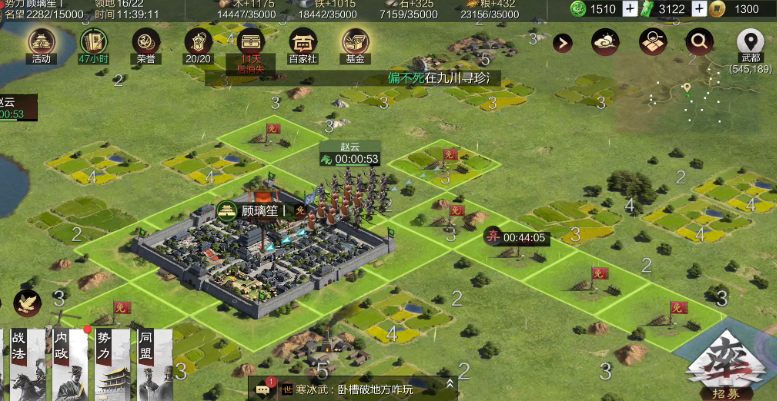Select the 赵云 army timer label
This screenshot has width=777, height=401.
(350, 158)
